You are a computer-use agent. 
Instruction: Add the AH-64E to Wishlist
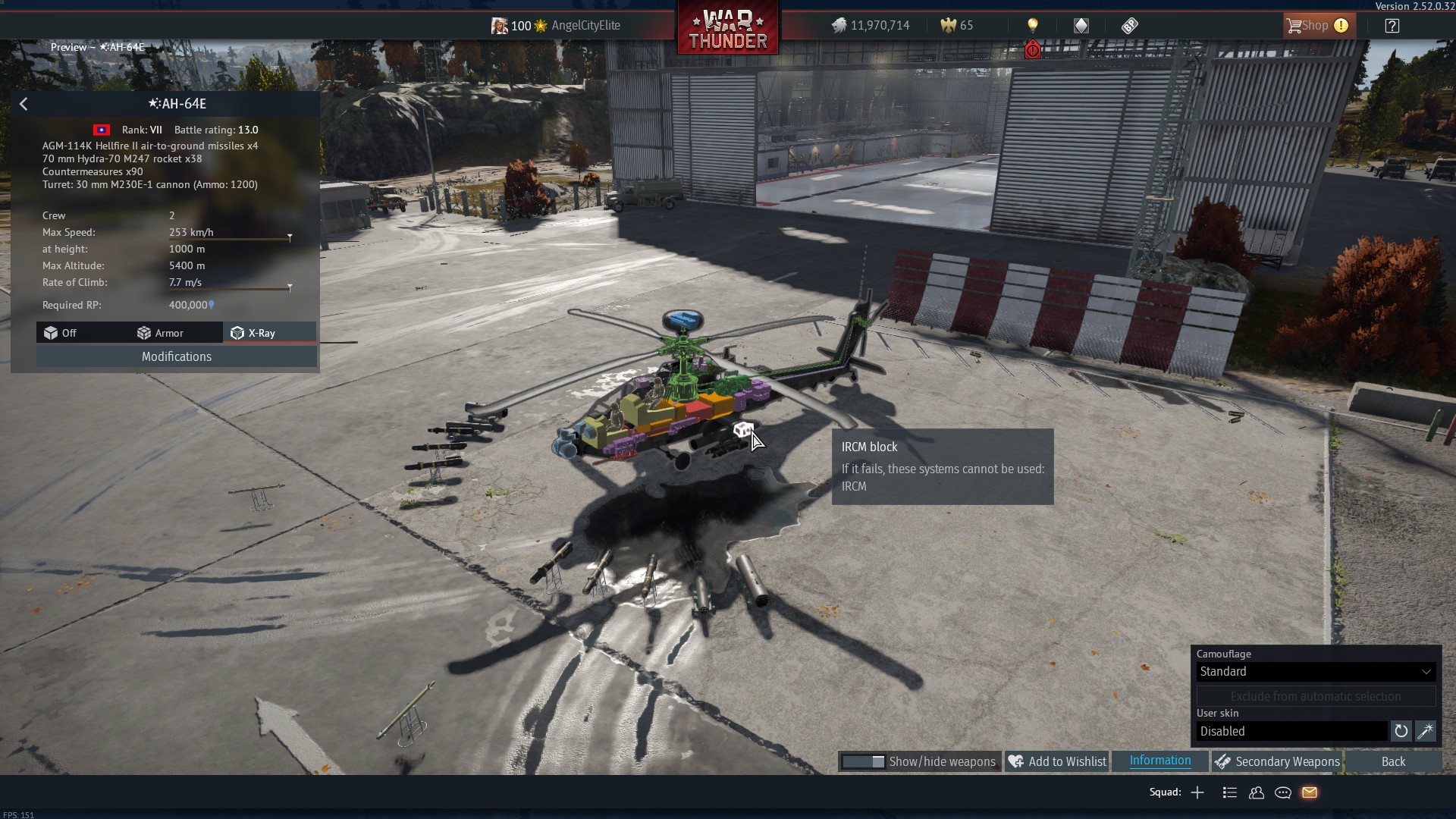pyautogui.click(x=1058, y=762)
